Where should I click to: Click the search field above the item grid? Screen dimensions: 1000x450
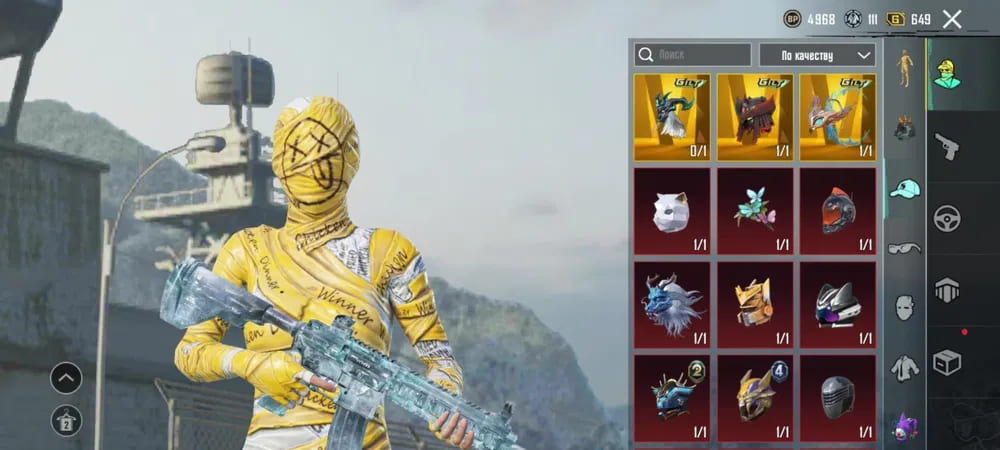click(x=692, y=54)
